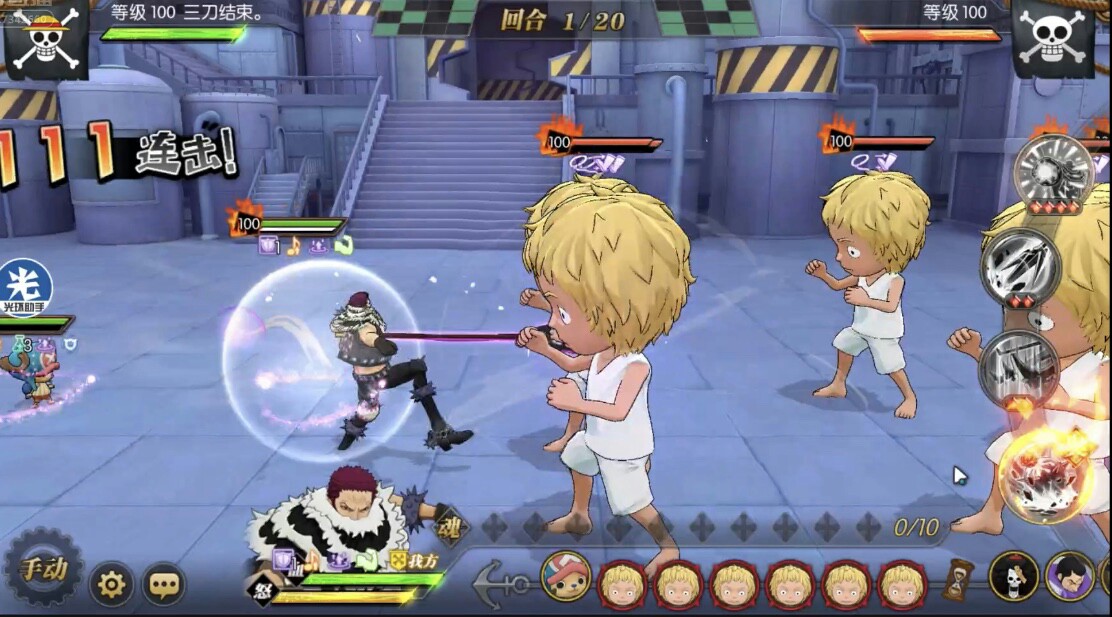Select the skeleton Brook portrait
1112x617 pixels.
tap(1014, 576)
